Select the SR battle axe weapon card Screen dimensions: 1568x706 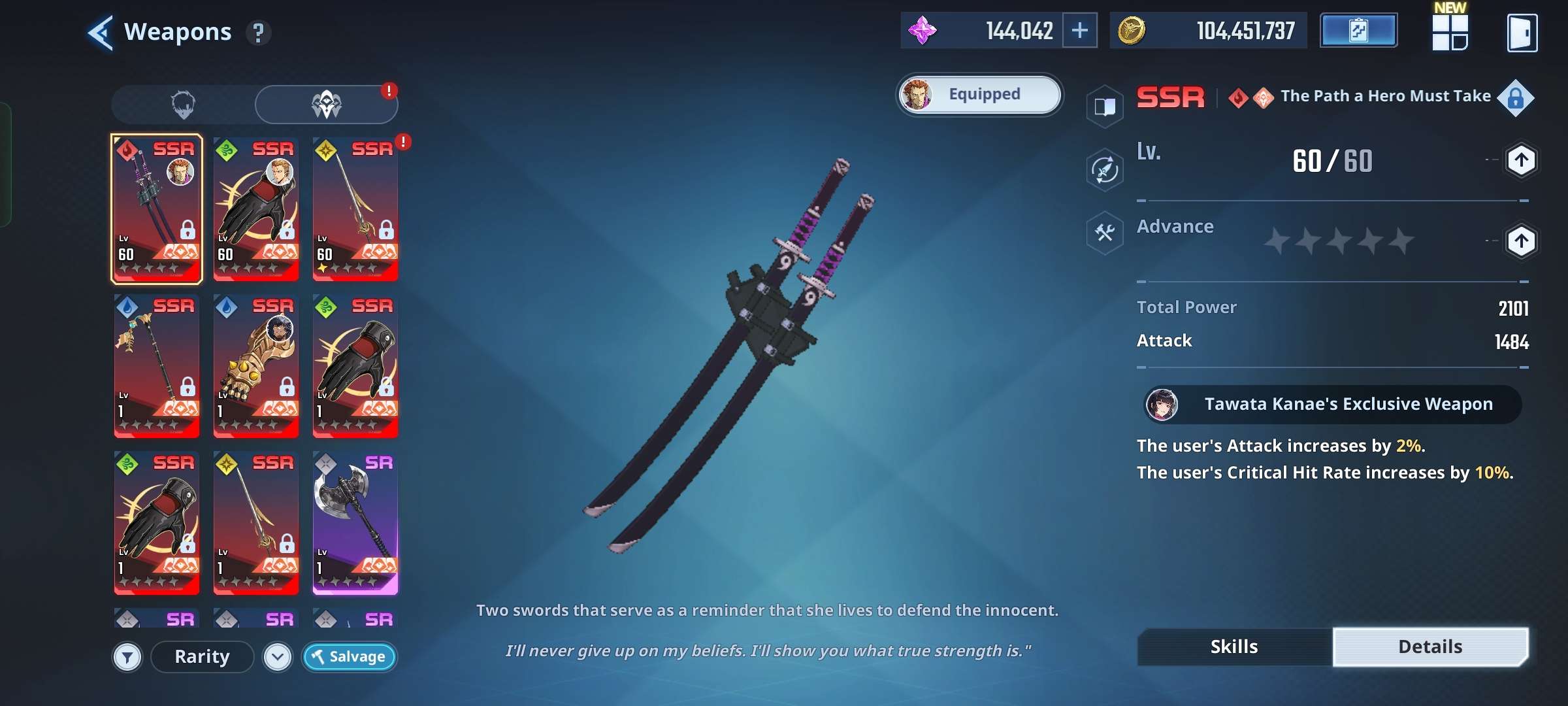coord(355,523)
